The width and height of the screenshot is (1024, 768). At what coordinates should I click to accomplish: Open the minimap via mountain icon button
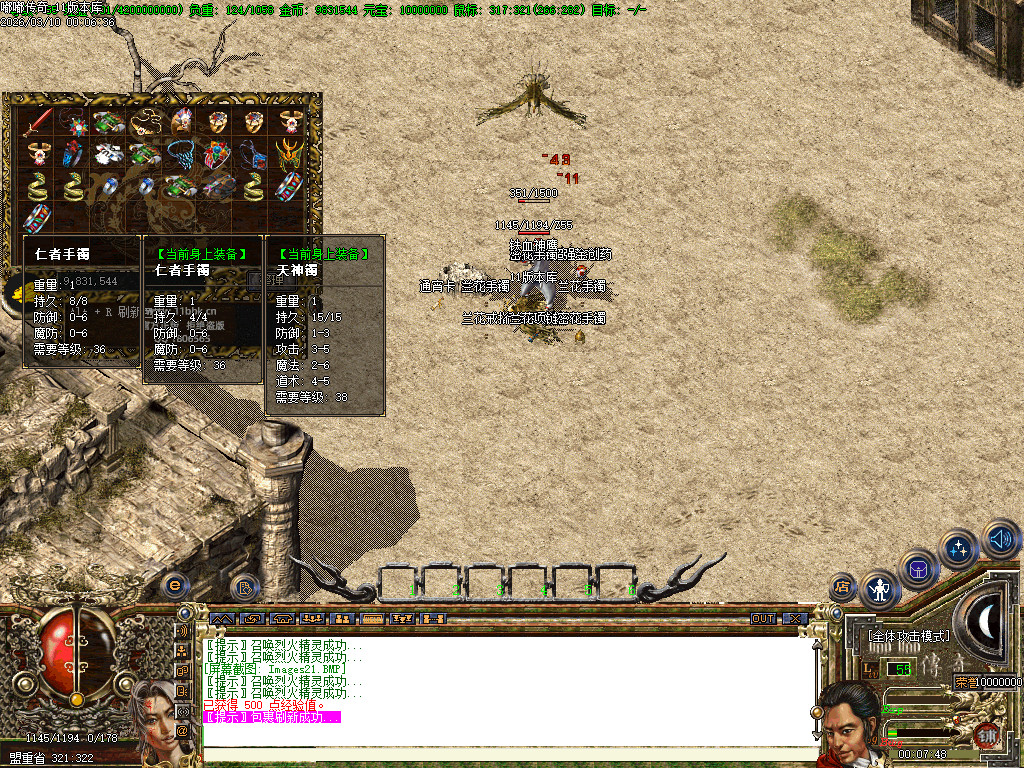tap(221, 619)
